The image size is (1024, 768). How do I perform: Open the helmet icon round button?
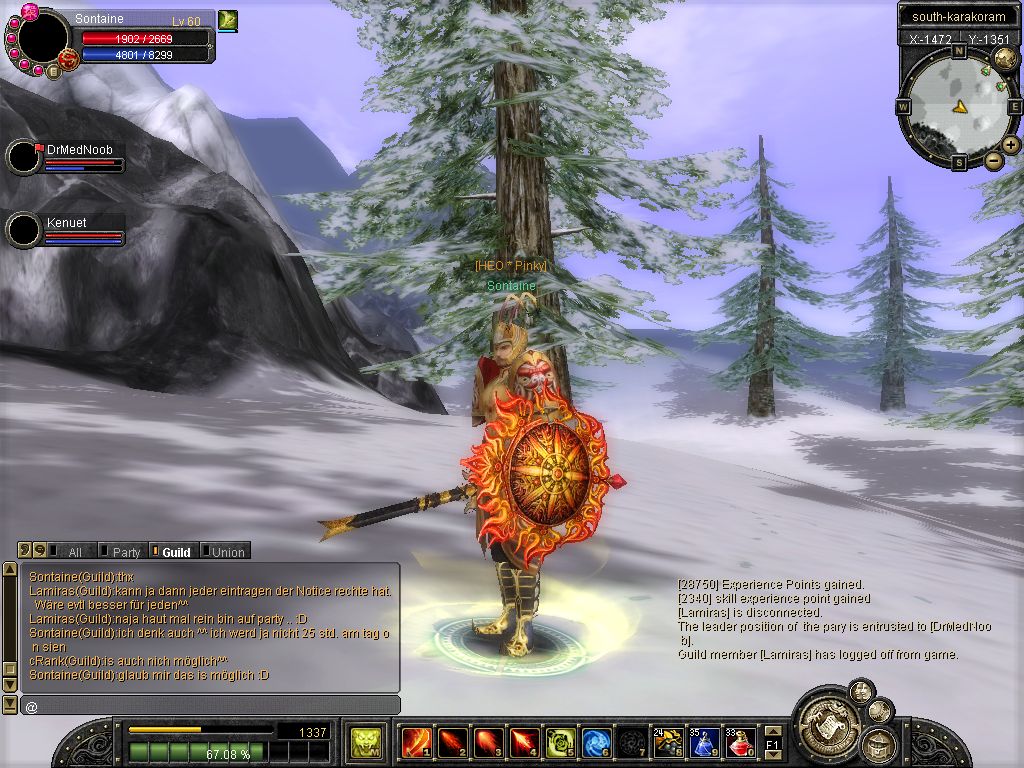(x=879, y=743)
